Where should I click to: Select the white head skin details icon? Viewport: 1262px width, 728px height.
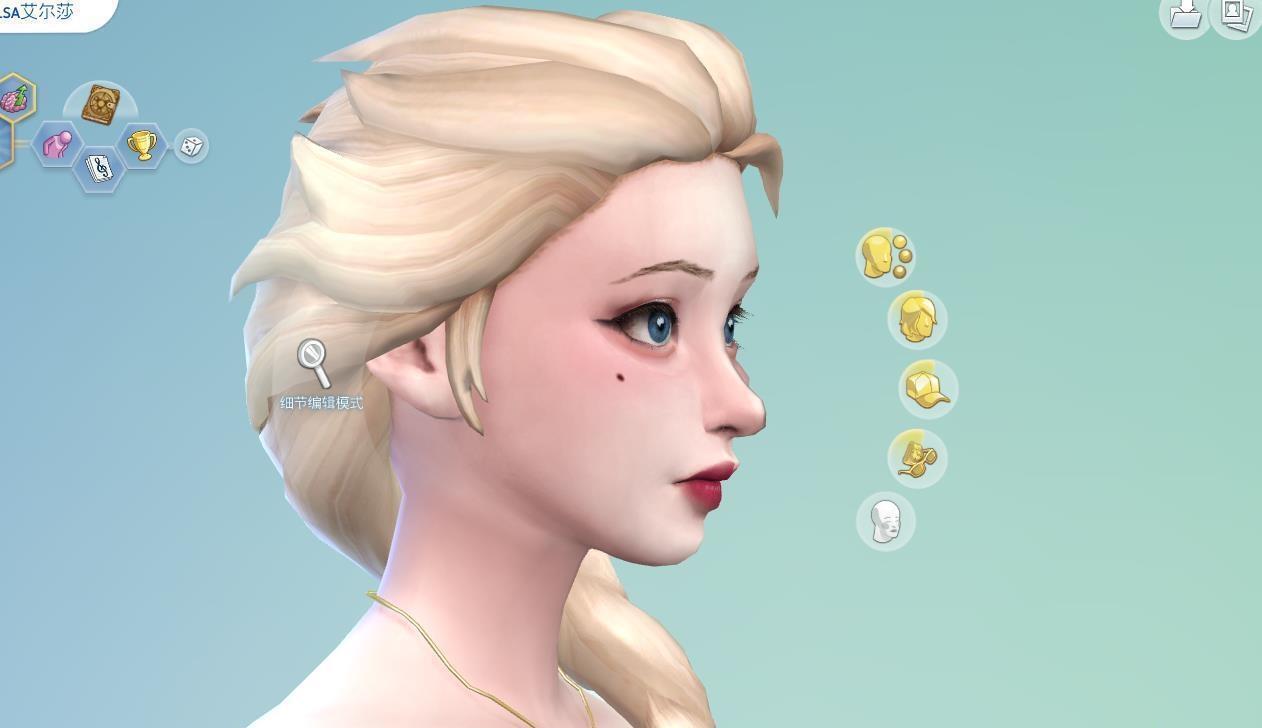click(886, 521)
